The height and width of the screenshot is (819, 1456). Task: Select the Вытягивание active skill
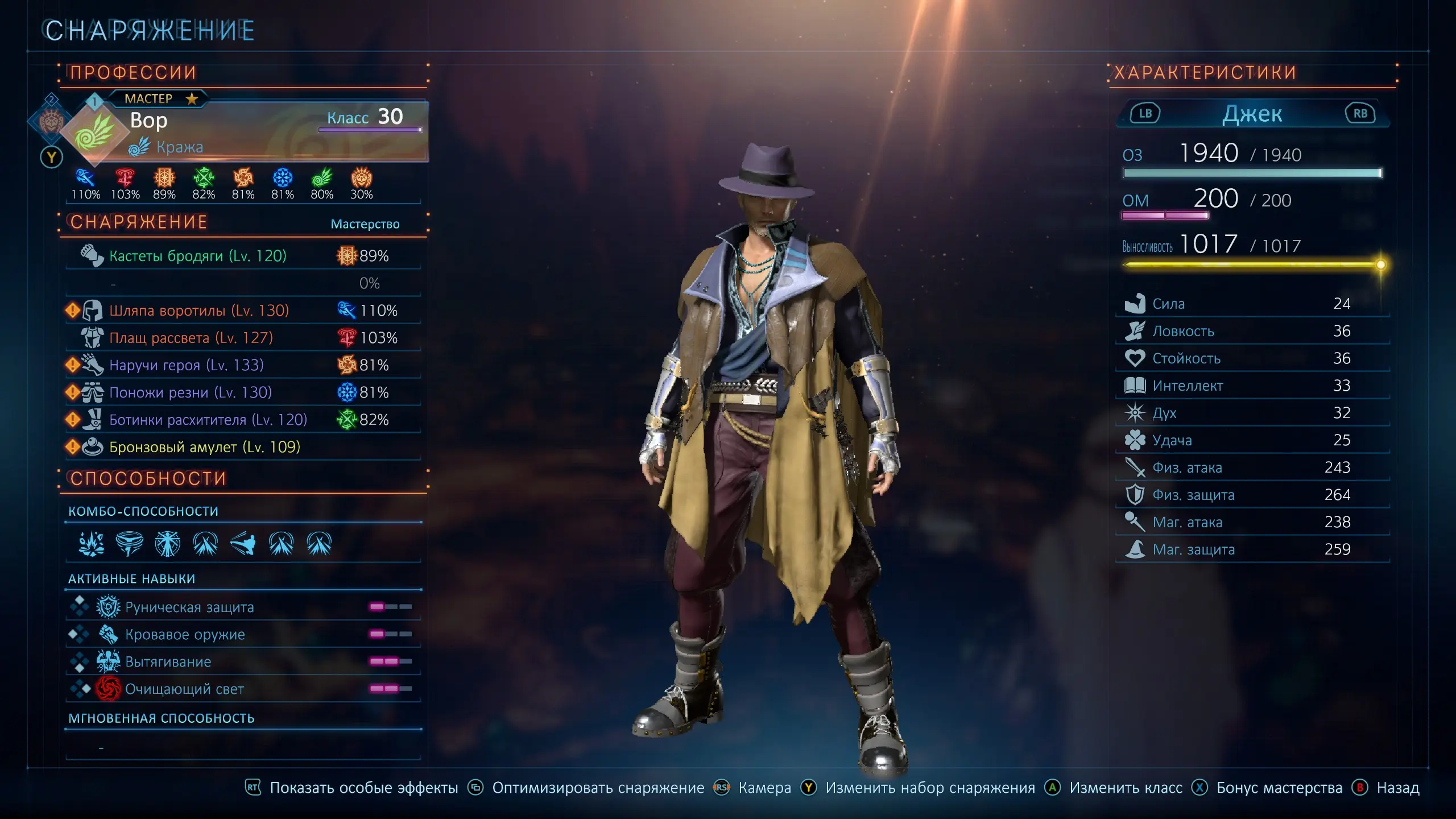[168, 662]
